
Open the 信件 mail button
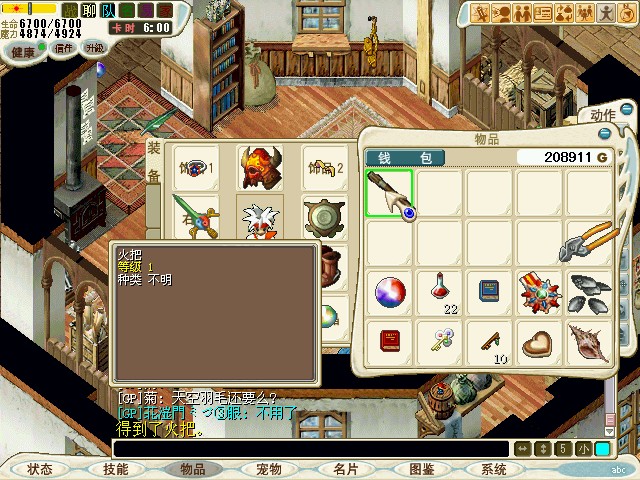click(x=64, y=48)
